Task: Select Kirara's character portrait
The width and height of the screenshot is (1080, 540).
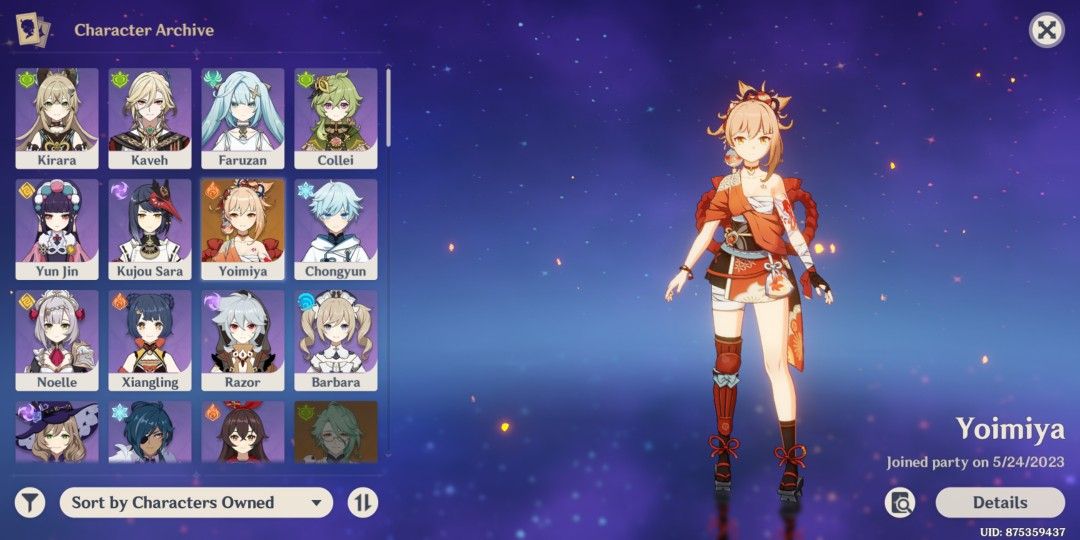Action: point(57,117)
